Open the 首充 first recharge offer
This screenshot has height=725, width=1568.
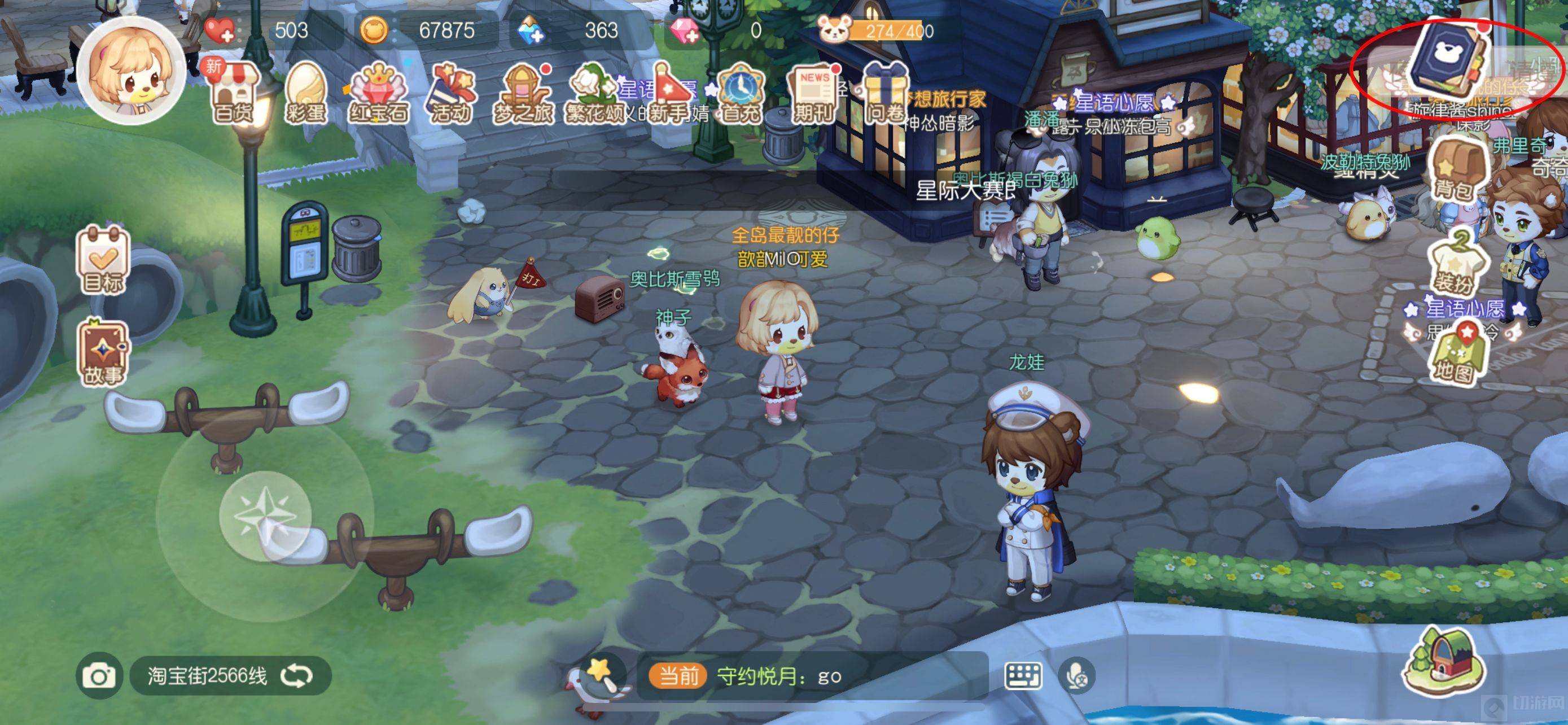[740, 94]
